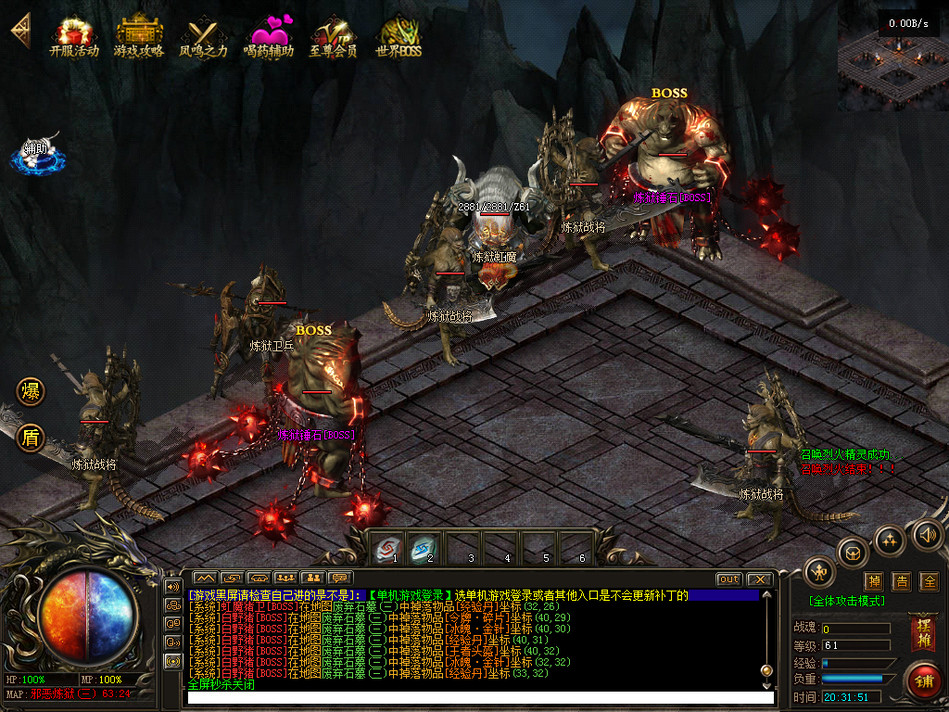Open the 开服活动 gift box menu
The image size is (949, 712).
74,35
